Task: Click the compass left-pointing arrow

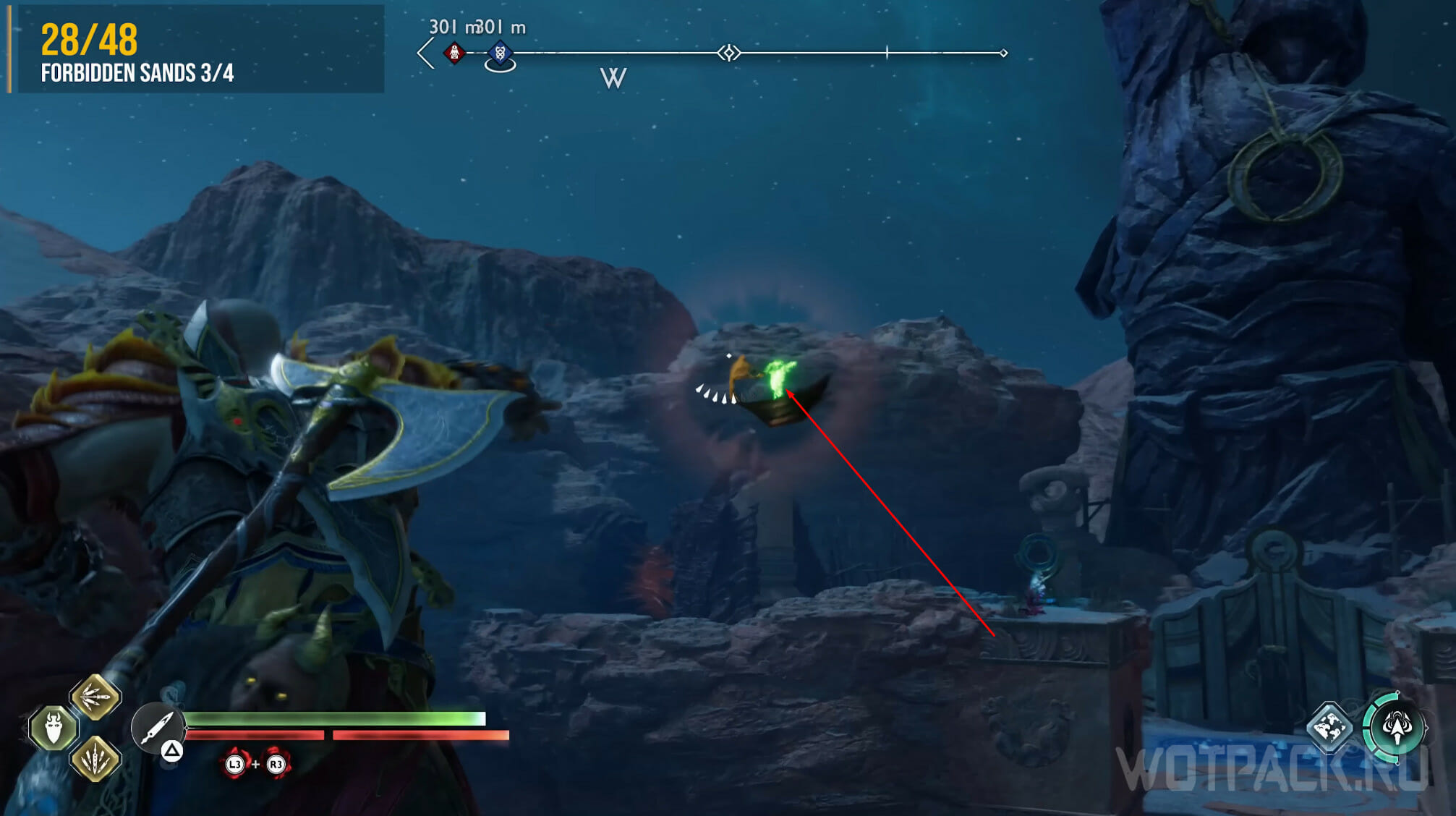Action: (x=425, y=54)
